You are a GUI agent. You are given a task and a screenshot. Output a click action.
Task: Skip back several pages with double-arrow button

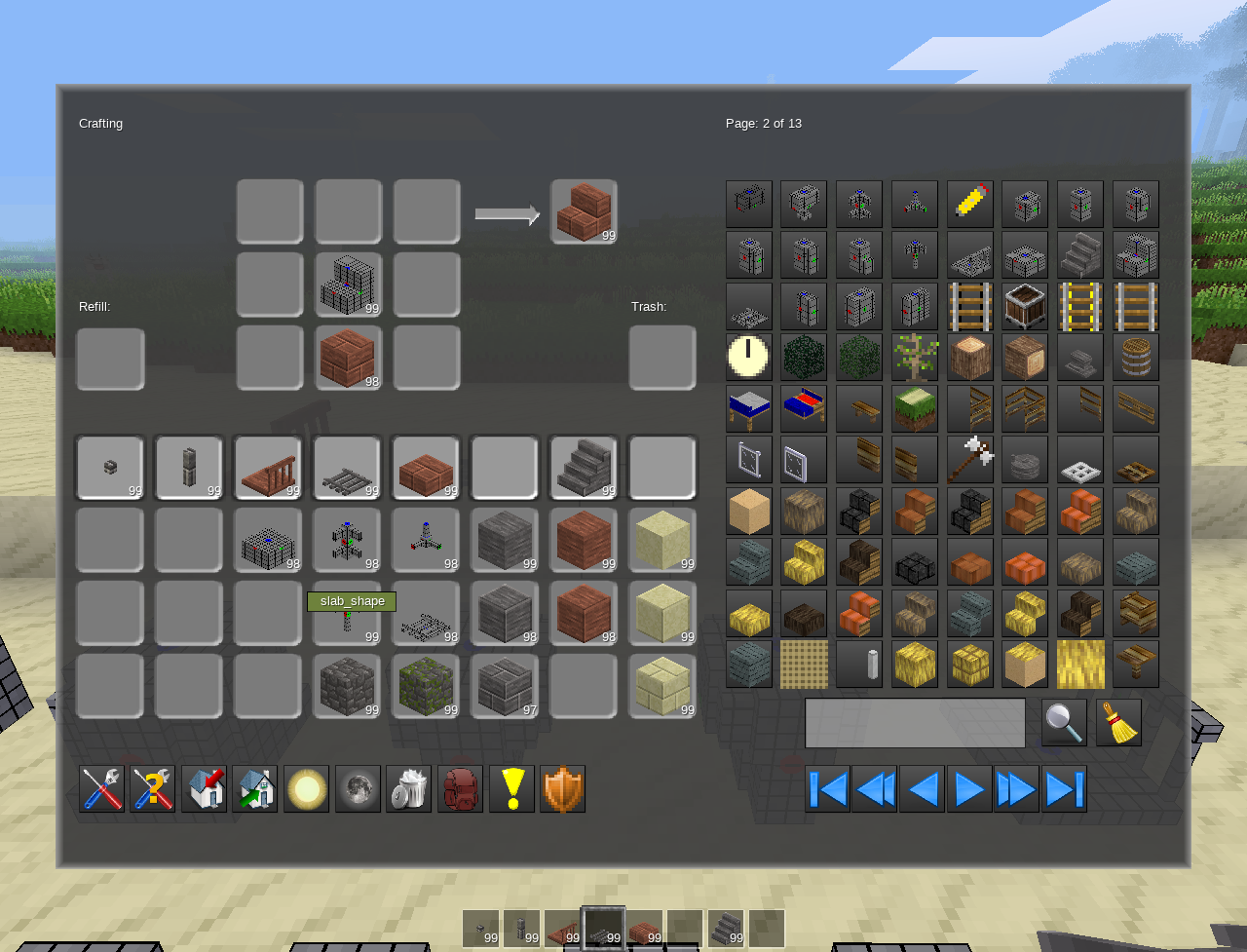(874, 788)
